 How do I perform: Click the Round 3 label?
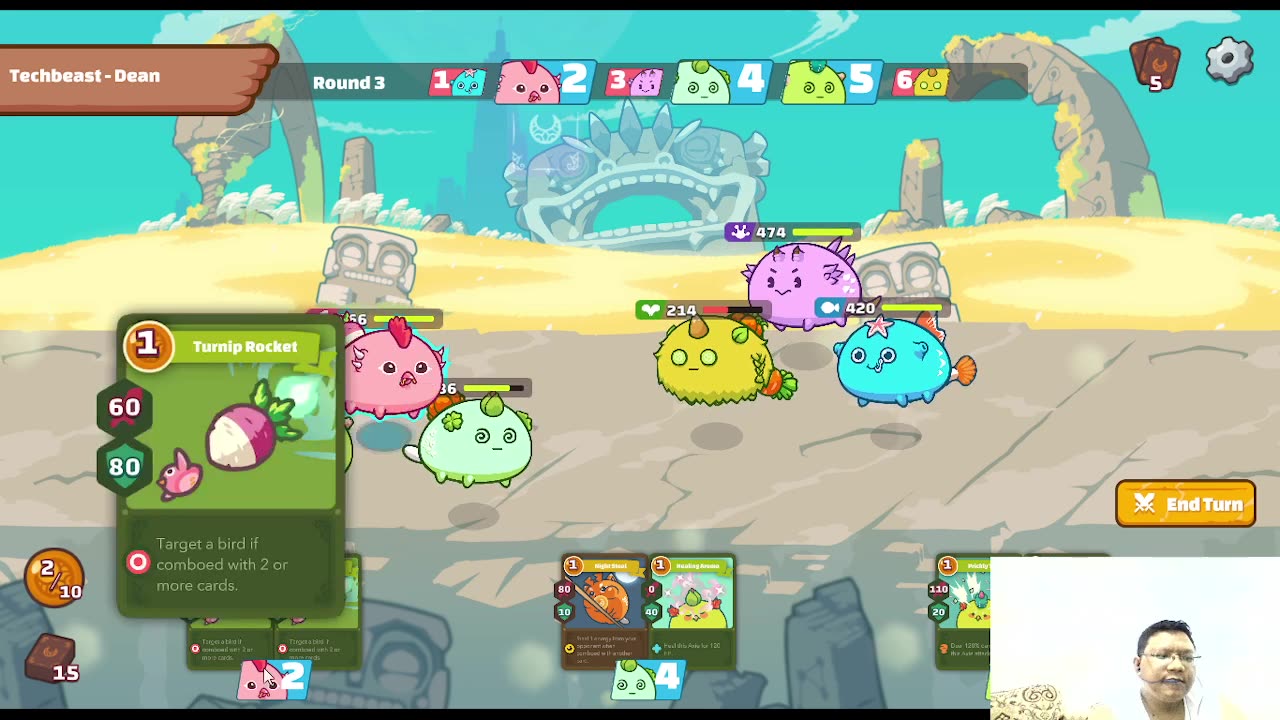pyautogui.click(x=349, y=83)
